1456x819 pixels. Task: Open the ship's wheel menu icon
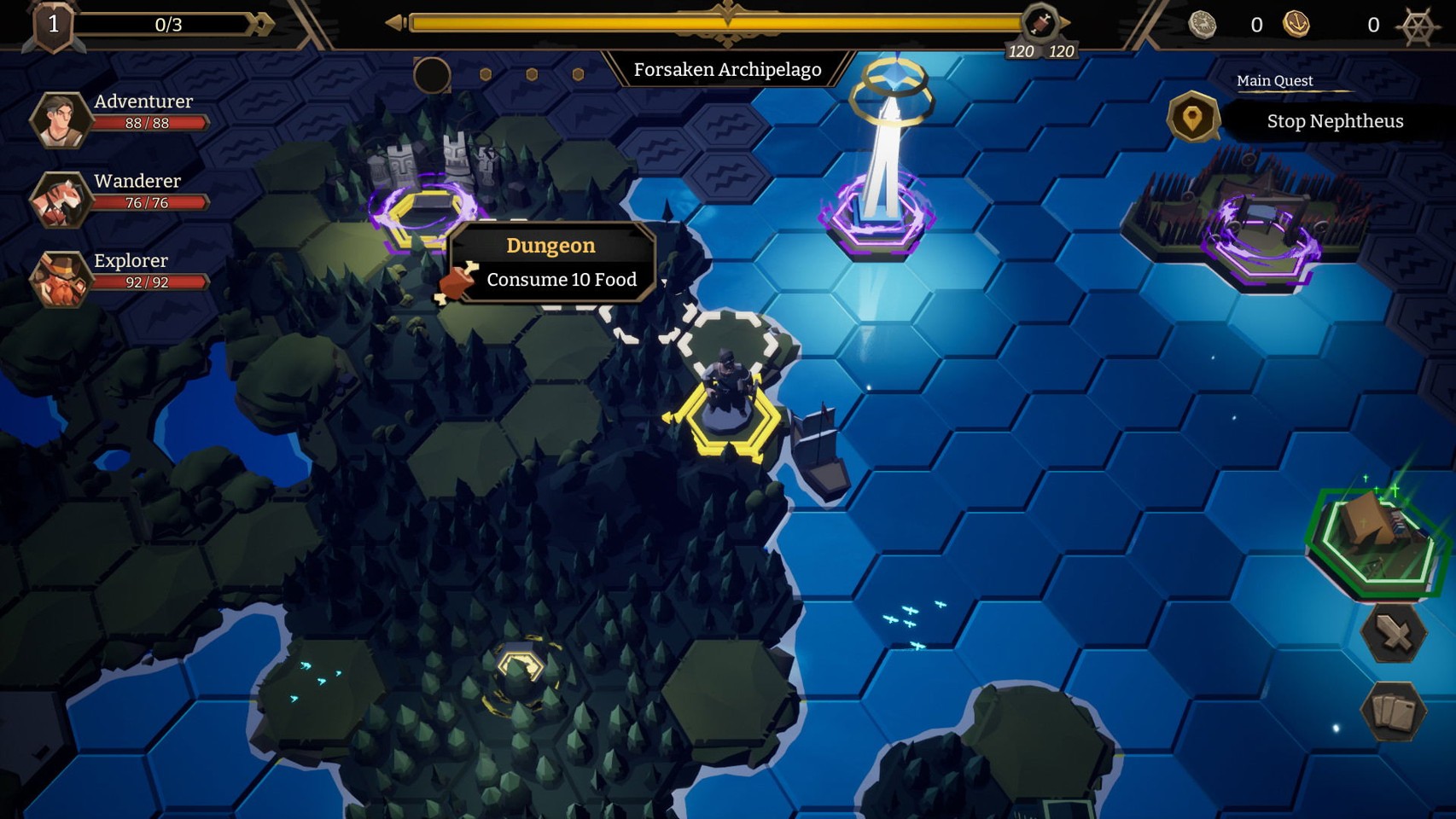[1418, 26]
